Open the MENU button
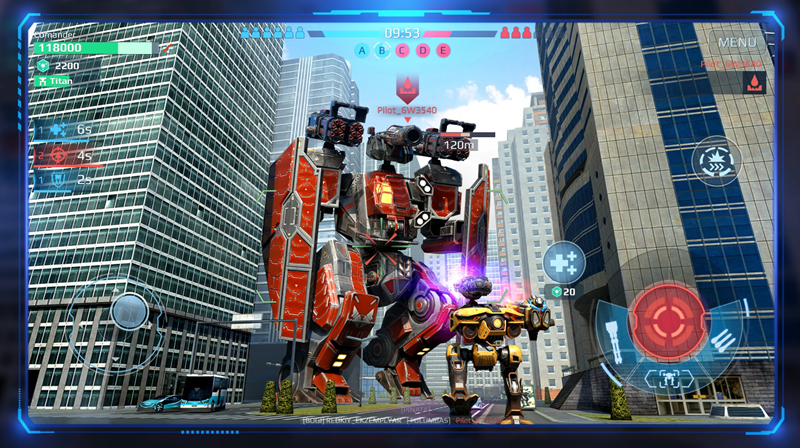Viewport: 800px width, 448px height. 737,43
